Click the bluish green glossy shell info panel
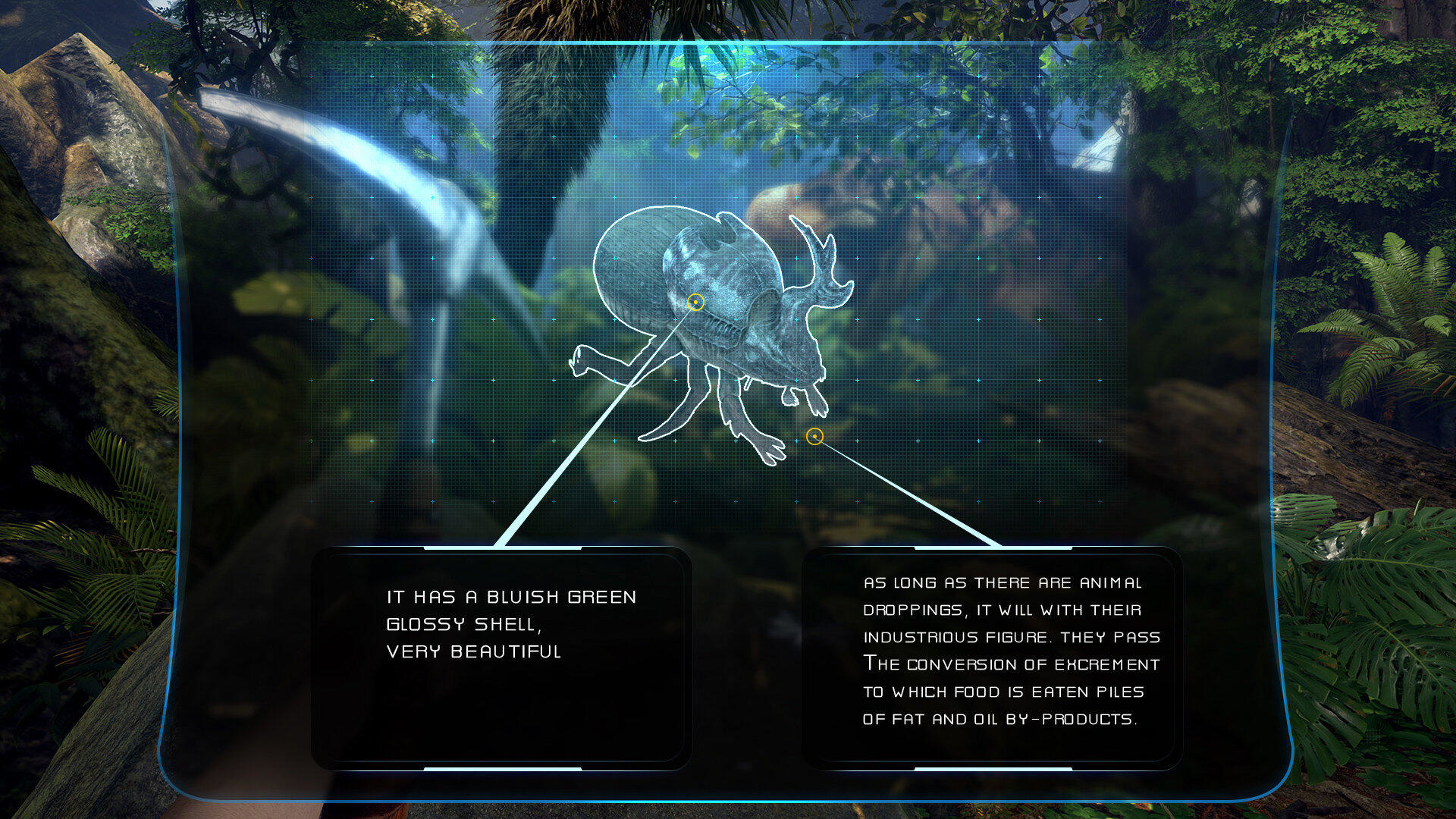Viewport: 1456px width, 819px height. (x=501, y=657)
